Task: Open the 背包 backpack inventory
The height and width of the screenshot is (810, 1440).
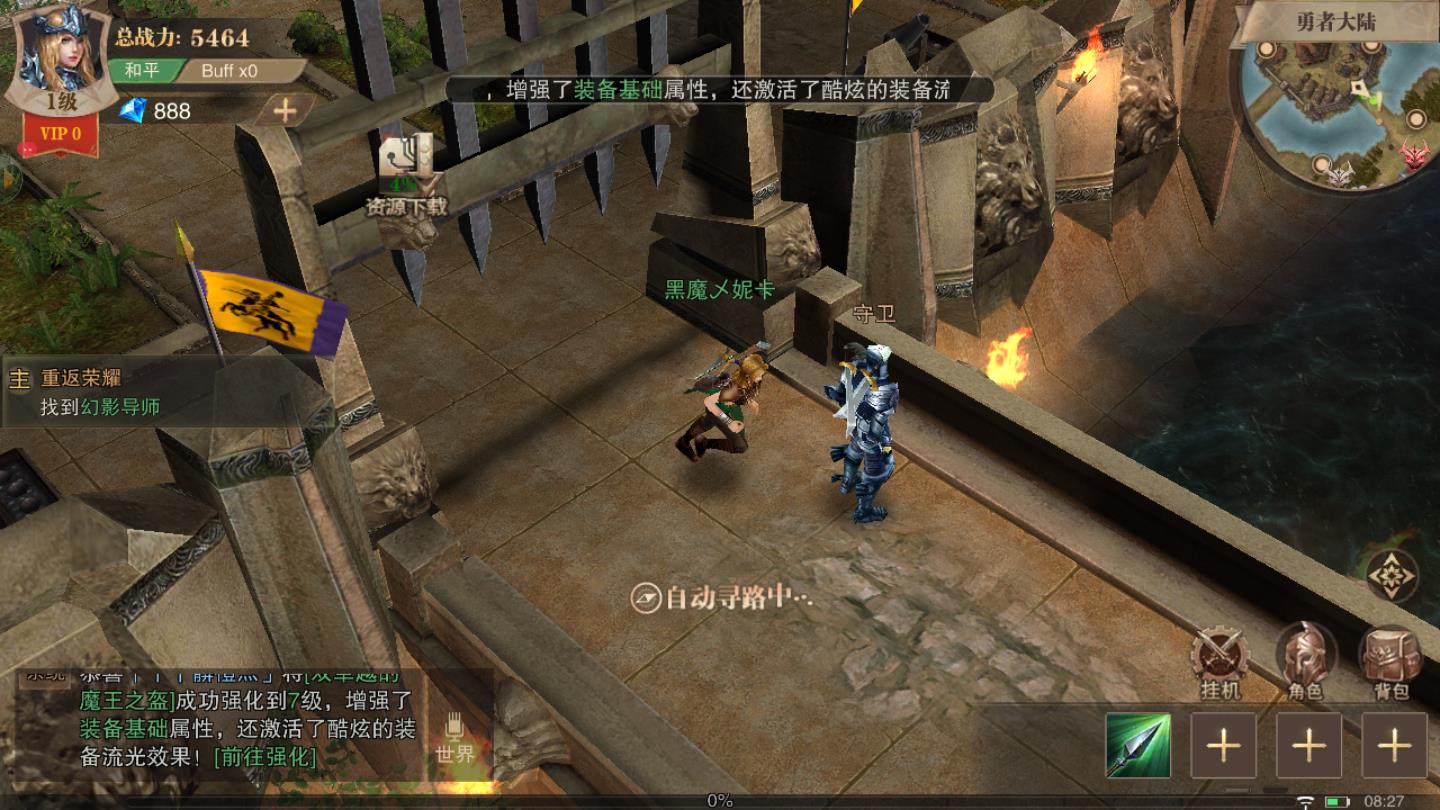Action: [x=1390, y=660]
